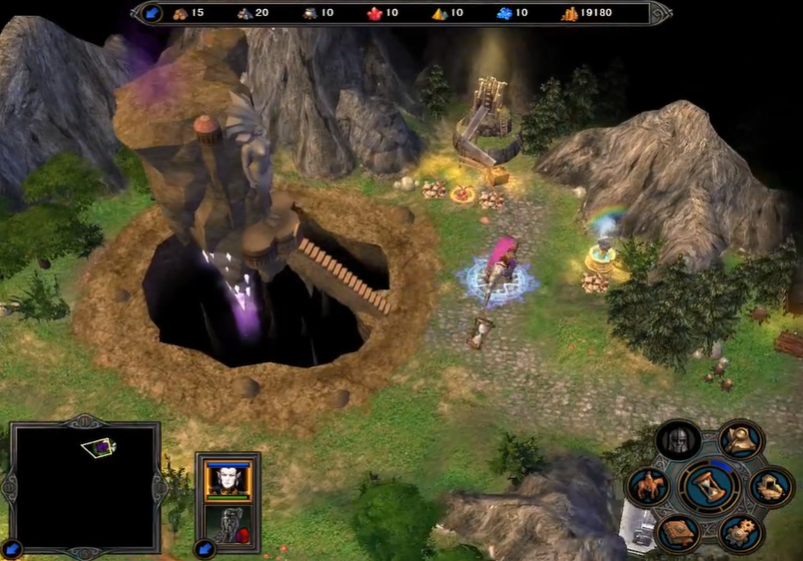Select the dark elf hero portrait
Image resolution: width=803 pixels, height=561 pixels.
pyautogui.click(x=228, y=480)
